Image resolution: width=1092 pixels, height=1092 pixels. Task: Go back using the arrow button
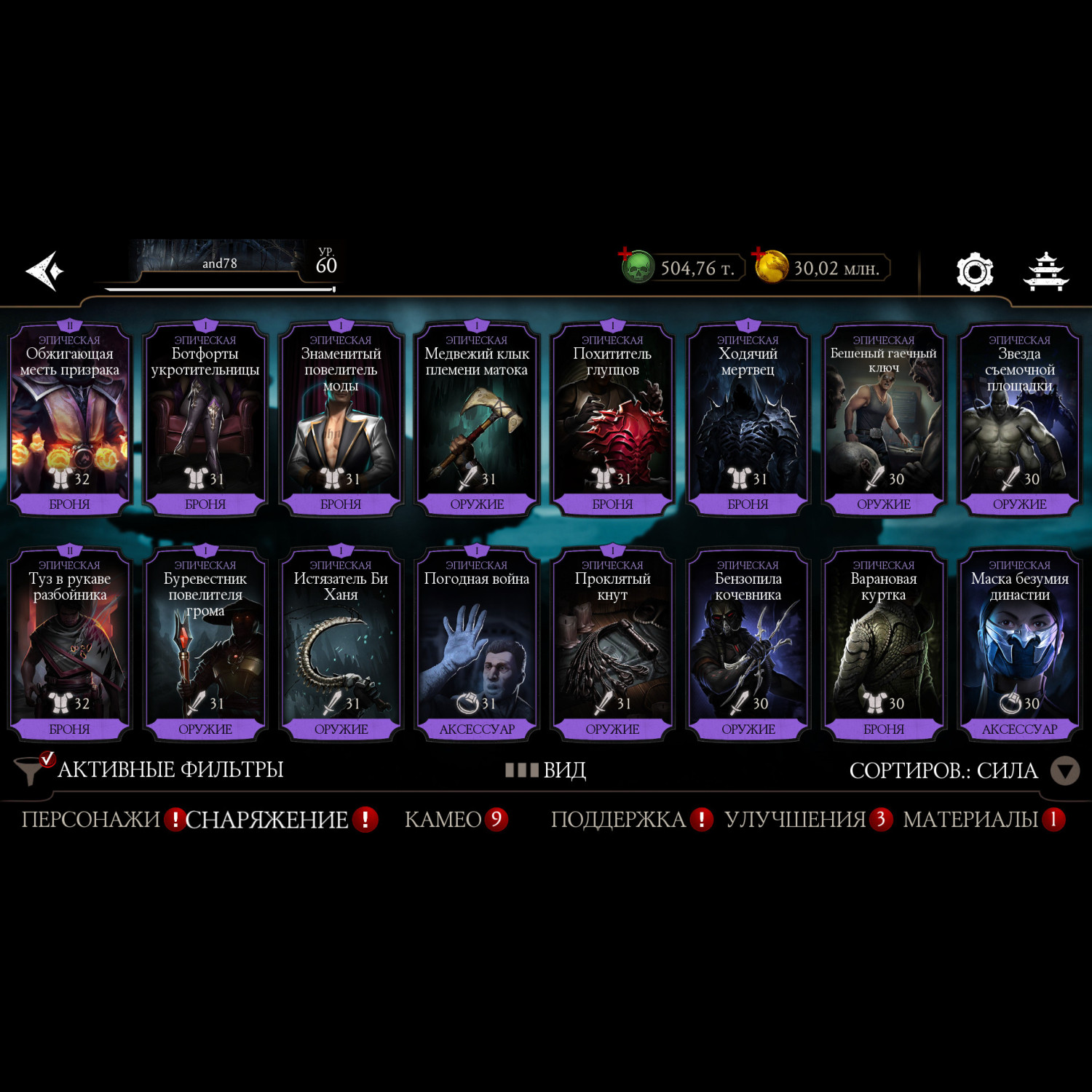tap(45, 271)
